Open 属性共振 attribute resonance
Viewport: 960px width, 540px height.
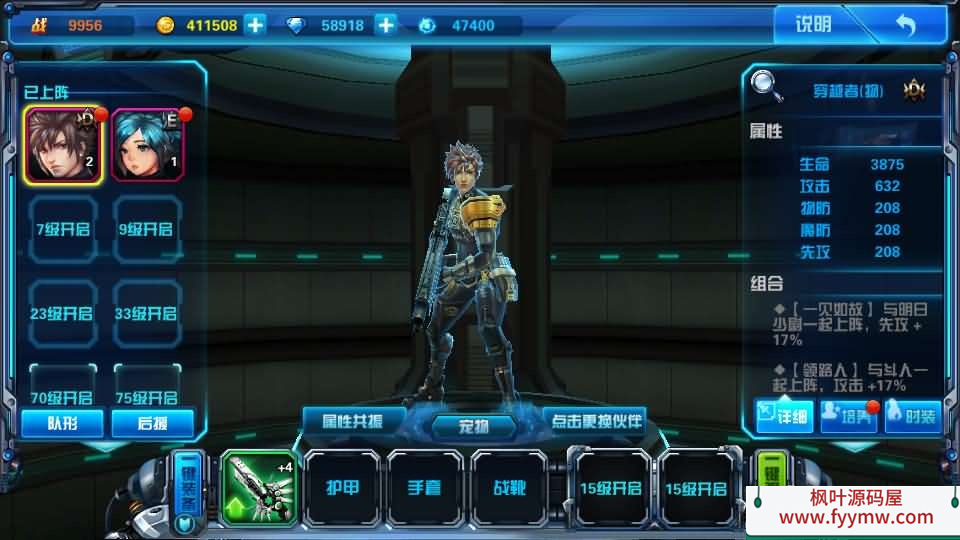point(355,420)
